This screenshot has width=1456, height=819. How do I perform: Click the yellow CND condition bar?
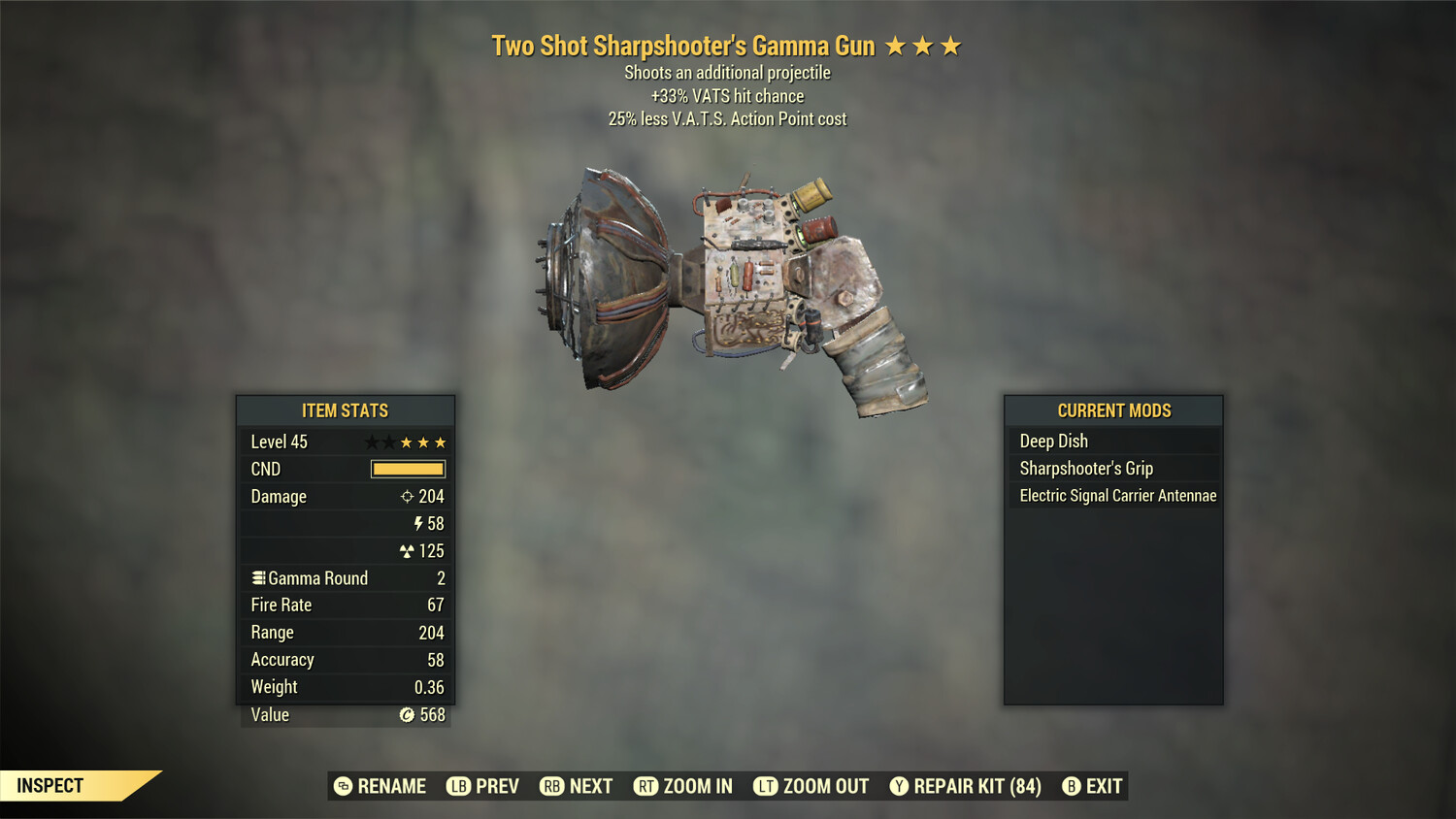point(406,469)
